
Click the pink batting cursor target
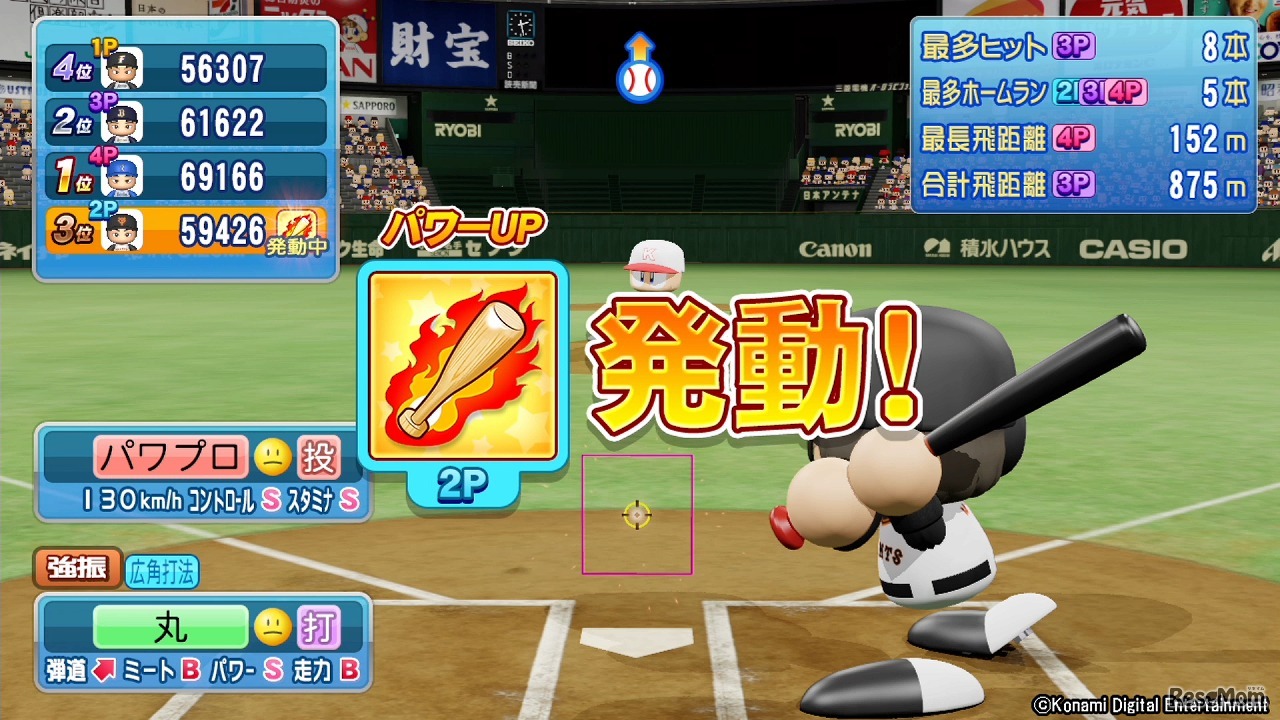coord(637,514)
